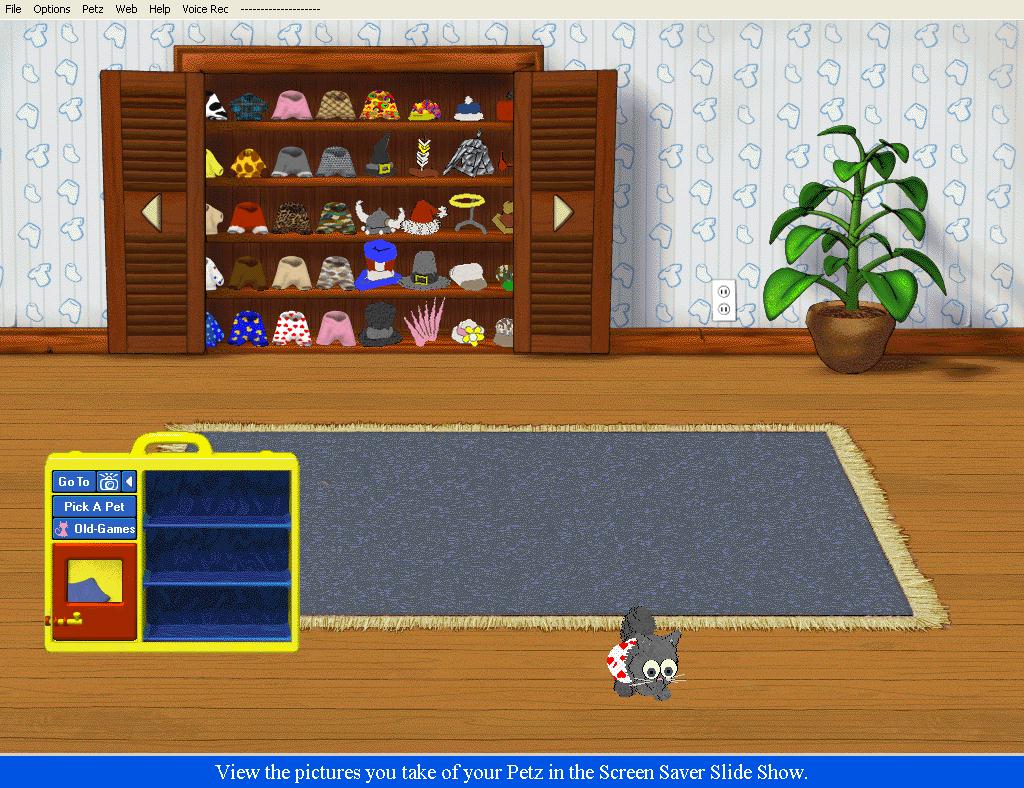Viewport: 1024px width, 788px height.
Task: Click the Go To button
Action: (x=73, y=482)
